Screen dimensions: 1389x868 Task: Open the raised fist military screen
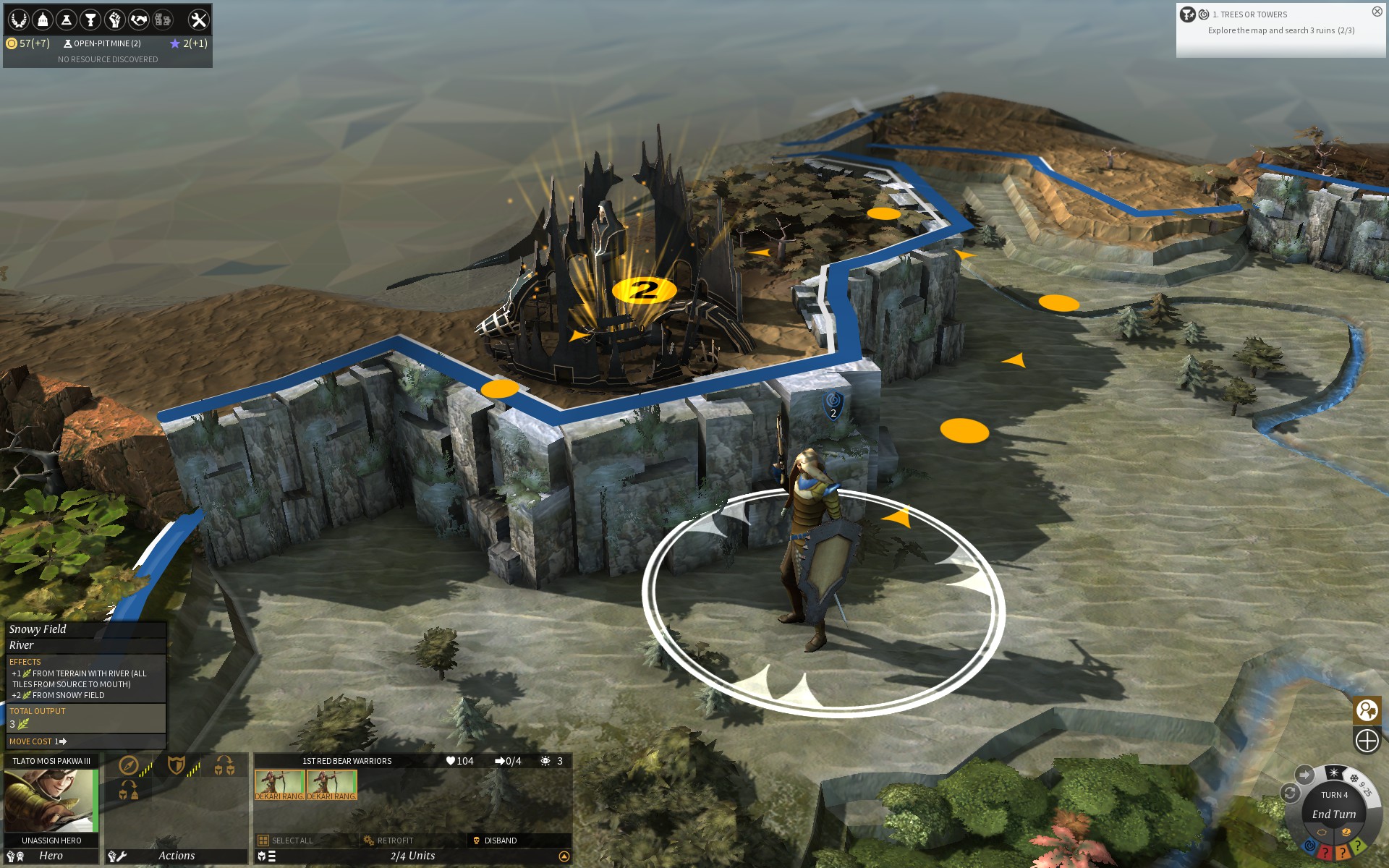(114, 20)
